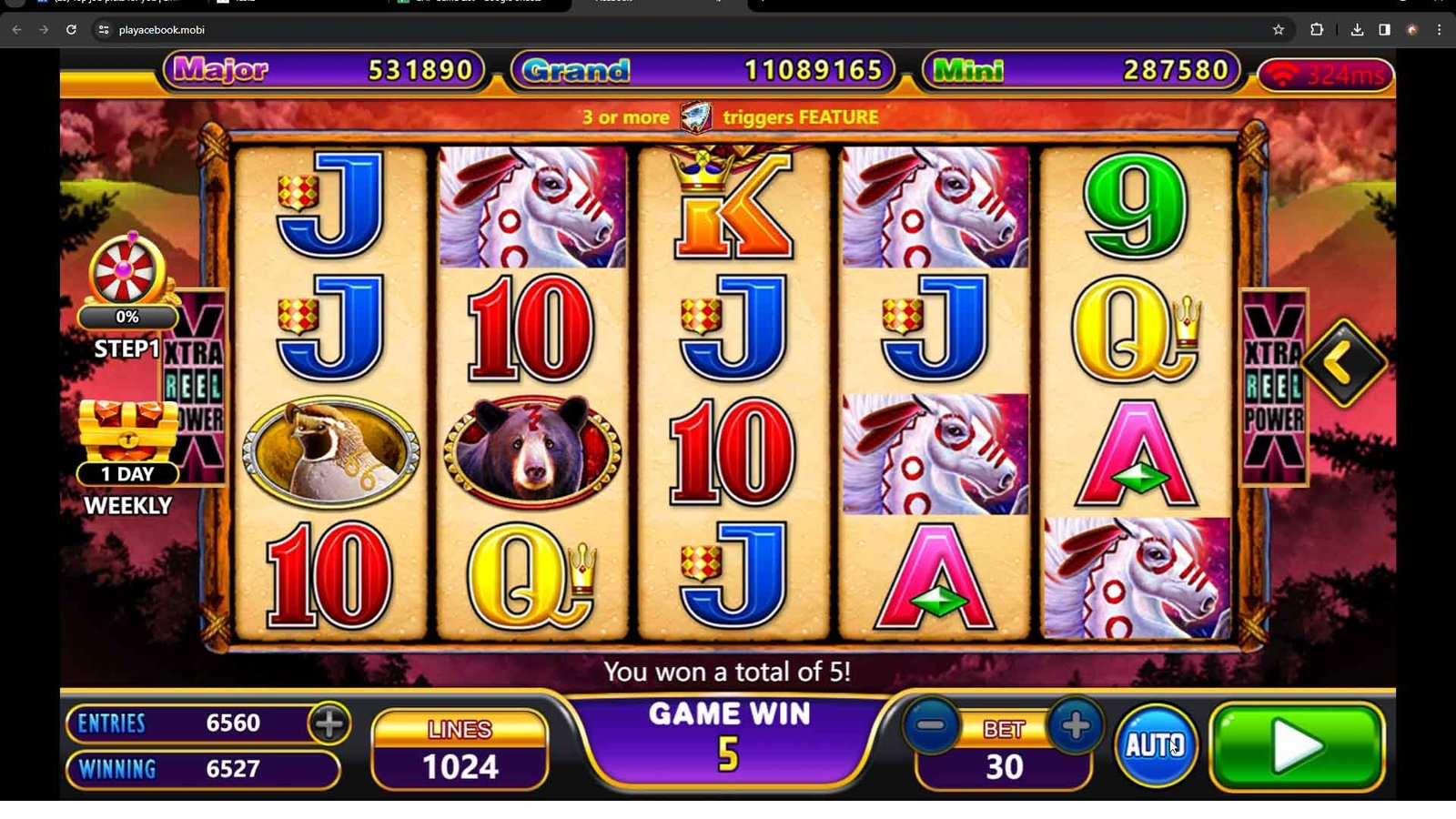Decrease the bet with the minus button
Screen dimensions: 1456x819
930,726
